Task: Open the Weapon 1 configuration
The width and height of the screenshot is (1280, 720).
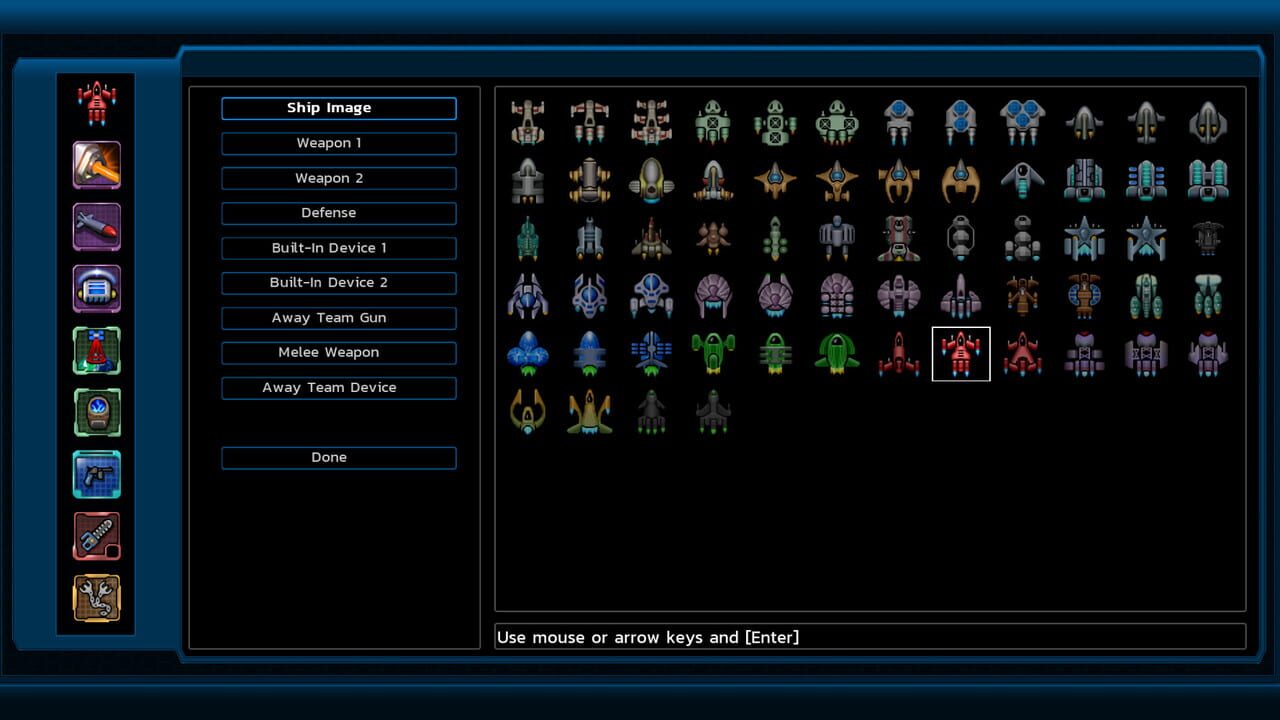Action: tap(338, 143)
